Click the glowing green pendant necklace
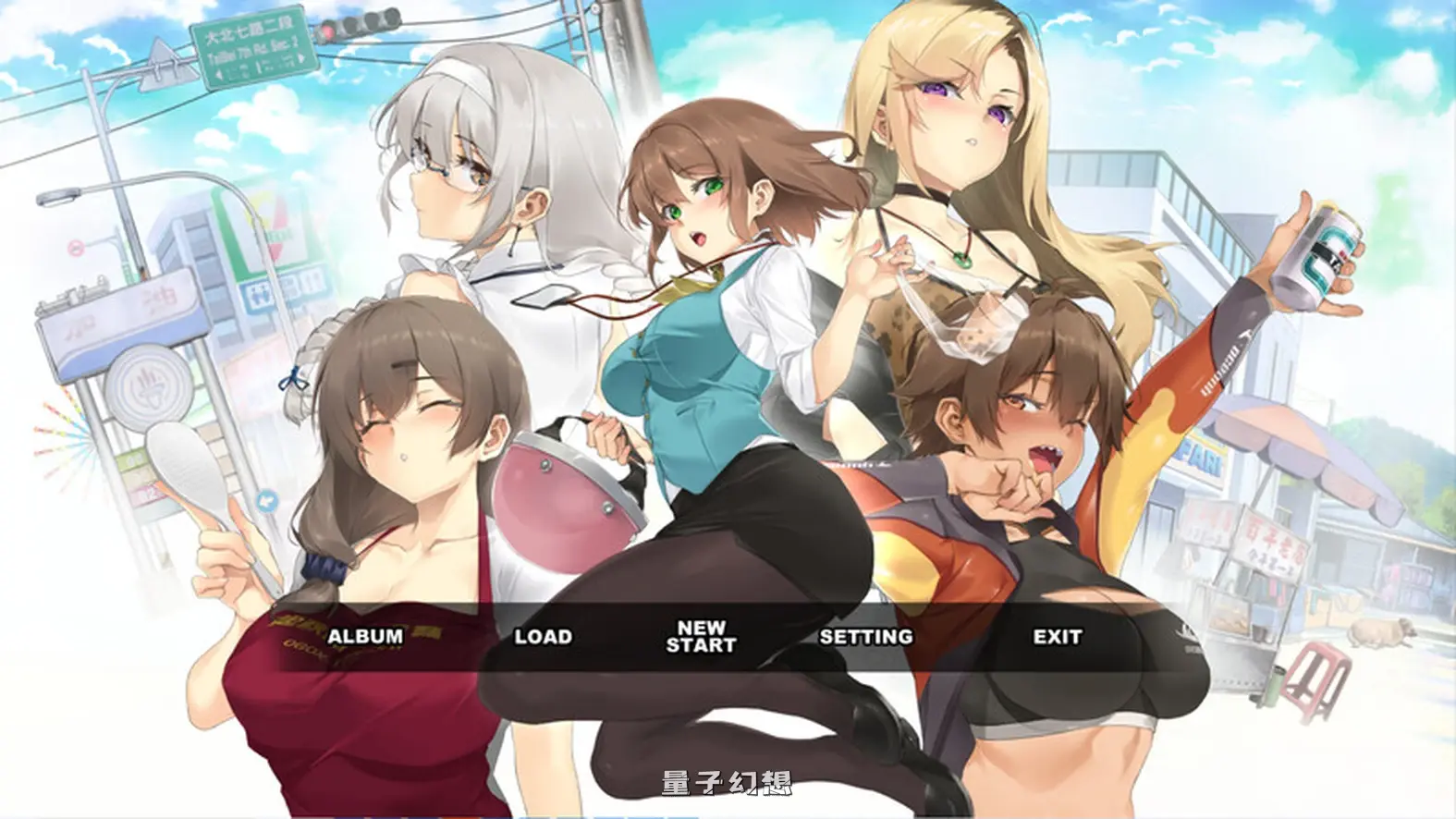 click(961, 260)
